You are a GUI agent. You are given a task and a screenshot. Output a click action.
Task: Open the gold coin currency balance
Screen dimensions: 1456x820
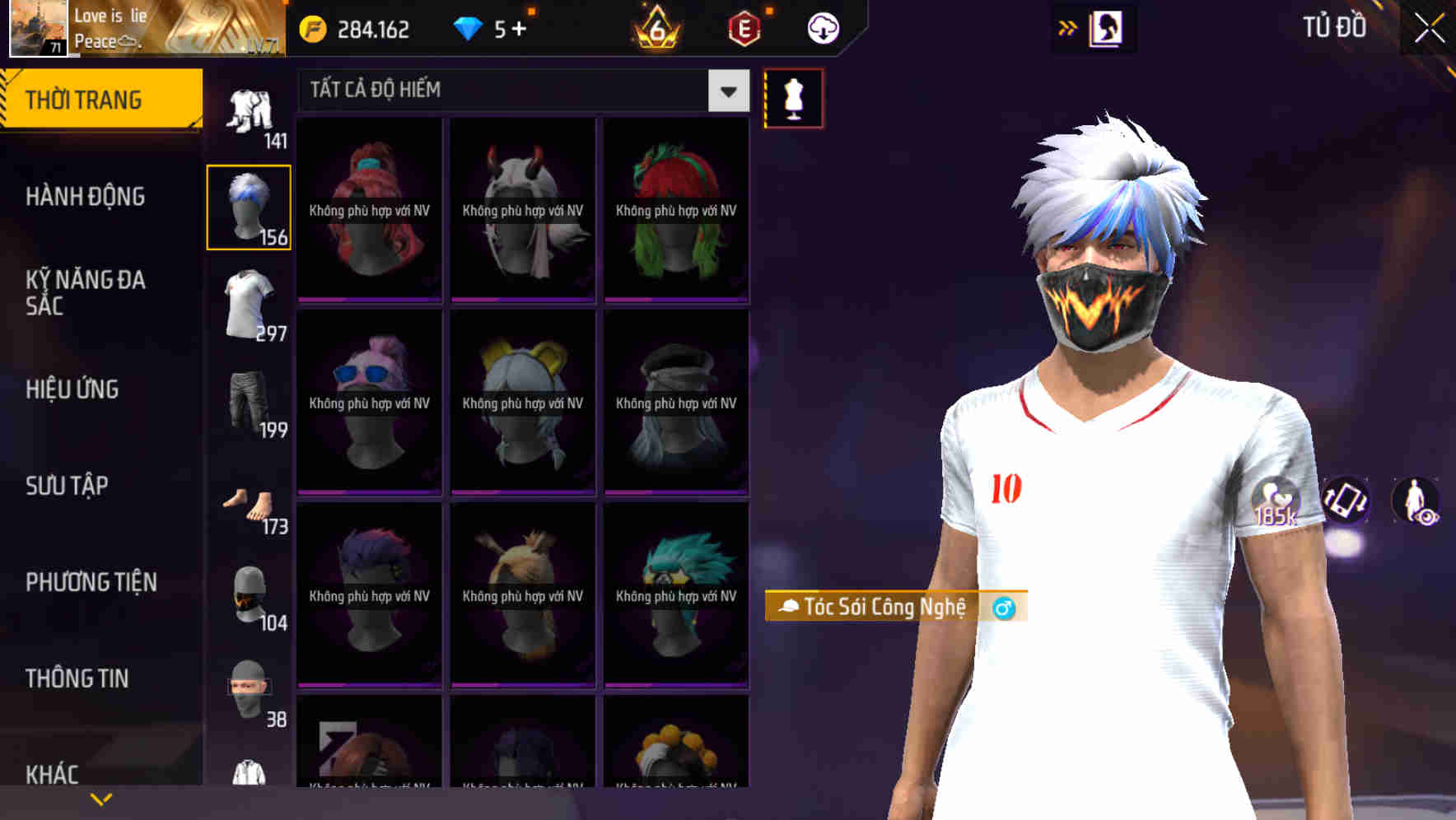point(354,27)
